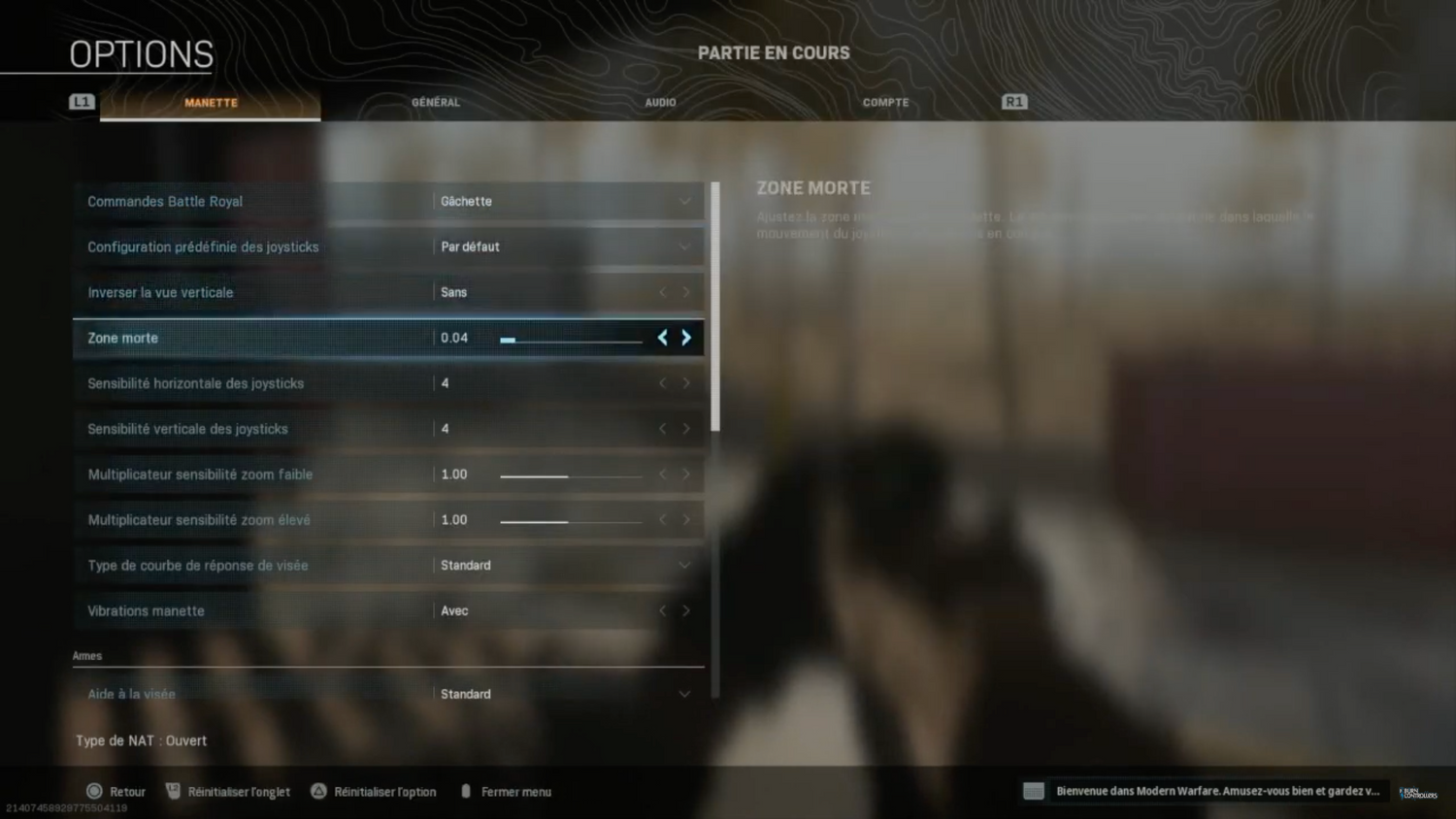Open the Commandes Battle Royal dropdown

[567, 202]
